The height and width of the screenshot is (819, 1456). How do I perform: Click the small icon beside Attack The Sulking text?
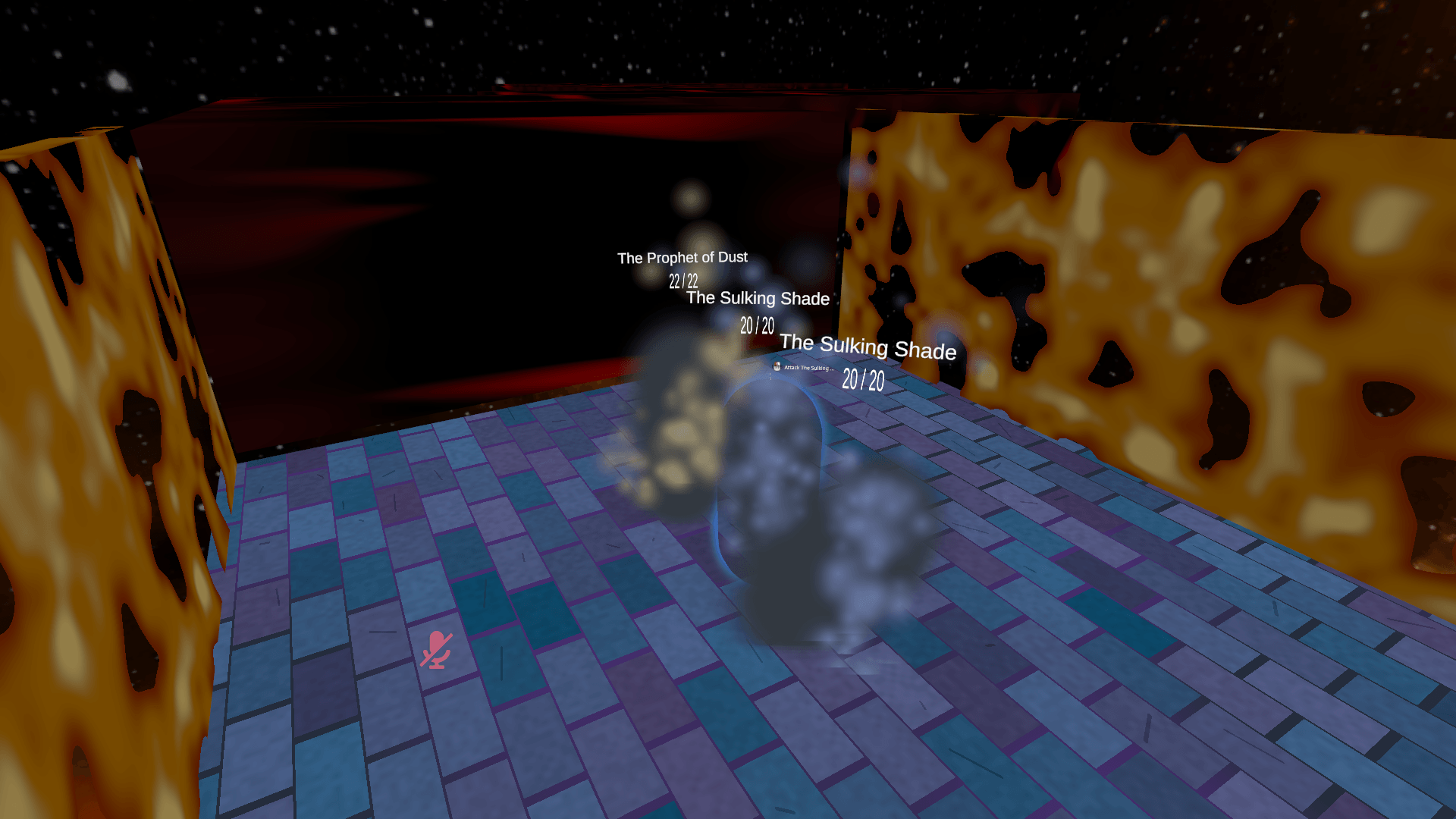point(777,366)
